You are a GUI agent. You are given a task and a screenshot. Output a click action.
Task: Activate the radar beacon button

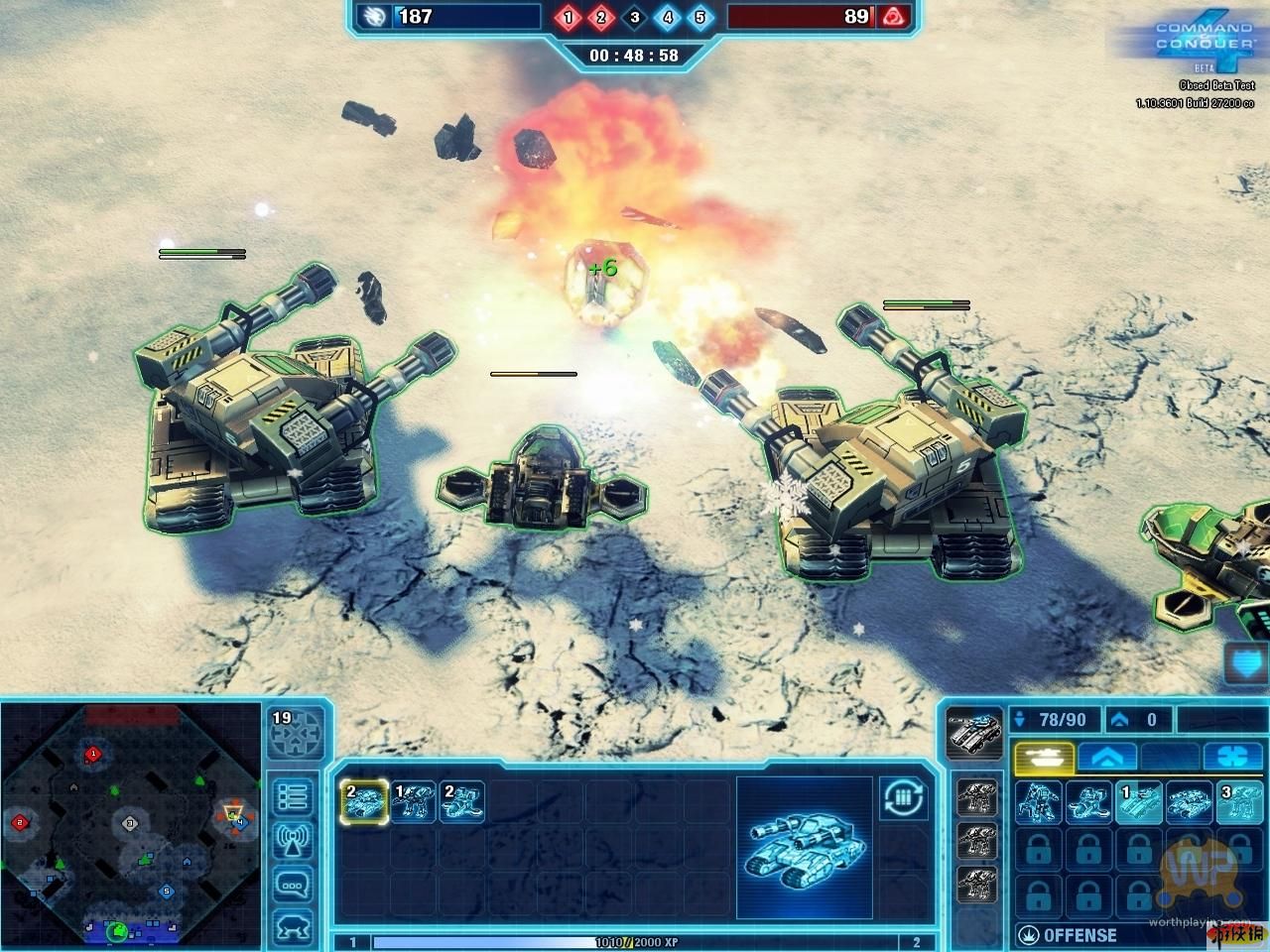(x=294, y=841)
